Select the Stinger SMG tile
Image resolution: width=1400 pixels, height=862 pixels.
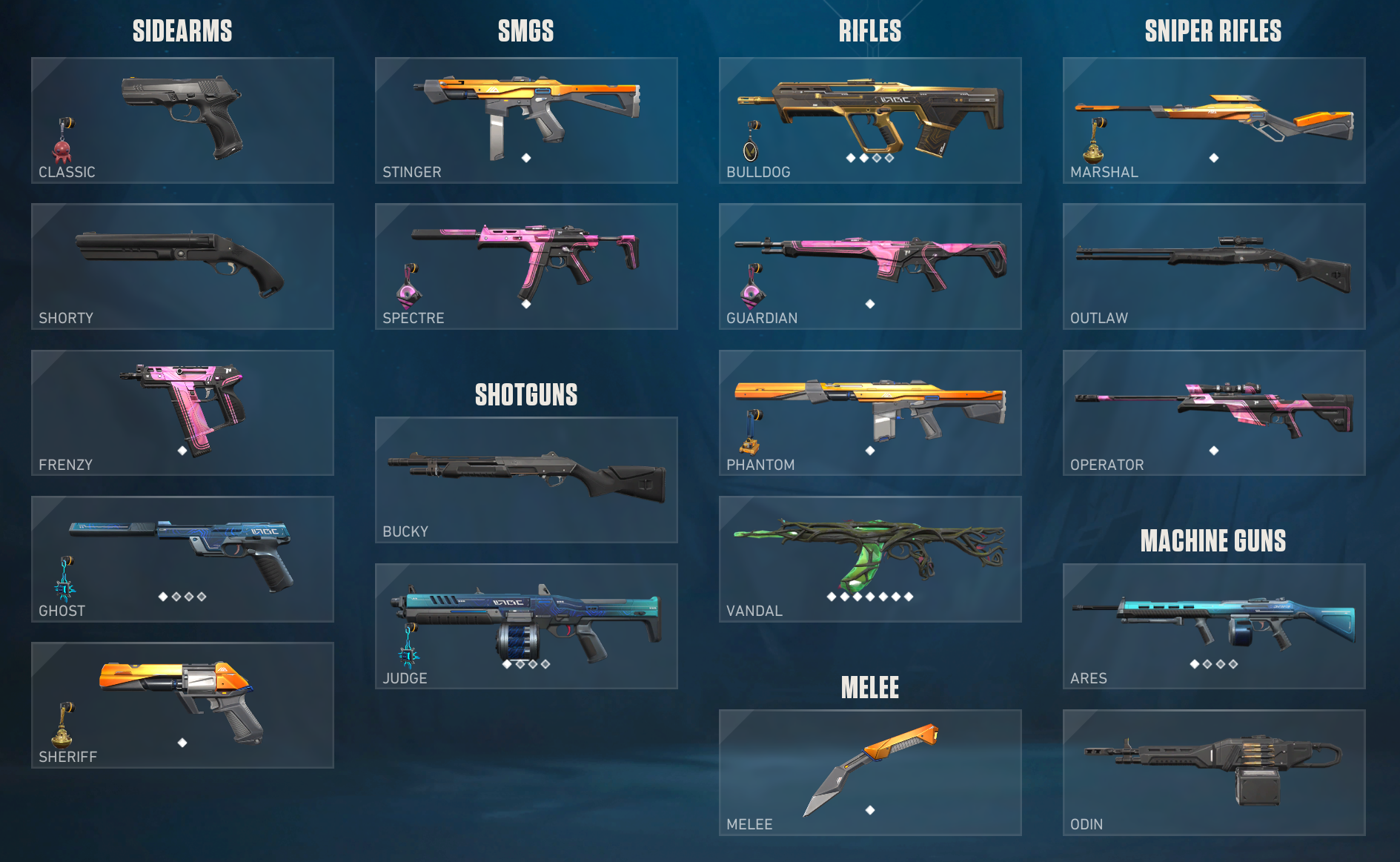click(x=526, y=120)
